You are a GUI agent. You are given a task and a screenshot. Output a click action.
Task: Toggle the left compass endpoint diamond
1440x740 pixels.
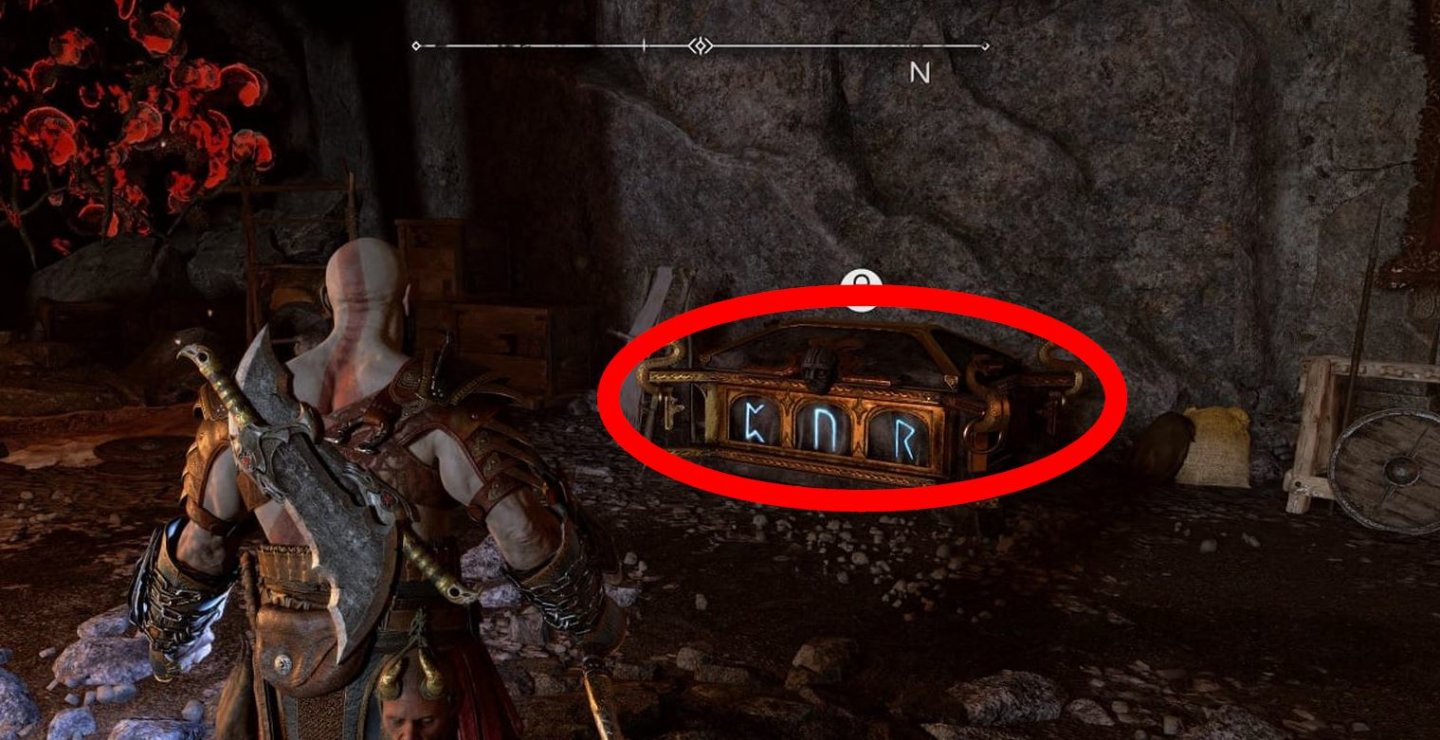(415, 45)
